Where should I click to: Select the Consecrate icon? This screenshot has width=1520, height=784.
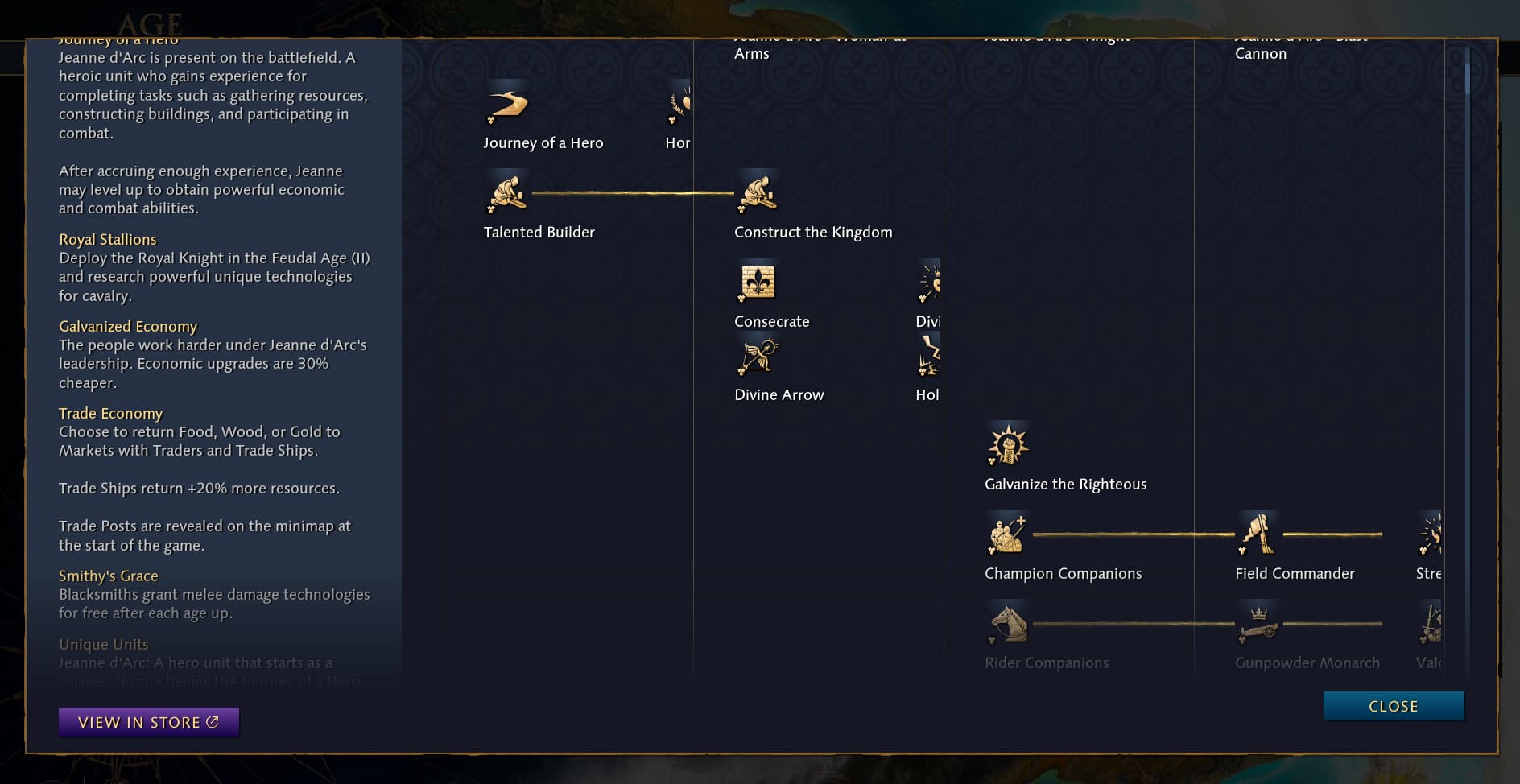tap(758, 281)
